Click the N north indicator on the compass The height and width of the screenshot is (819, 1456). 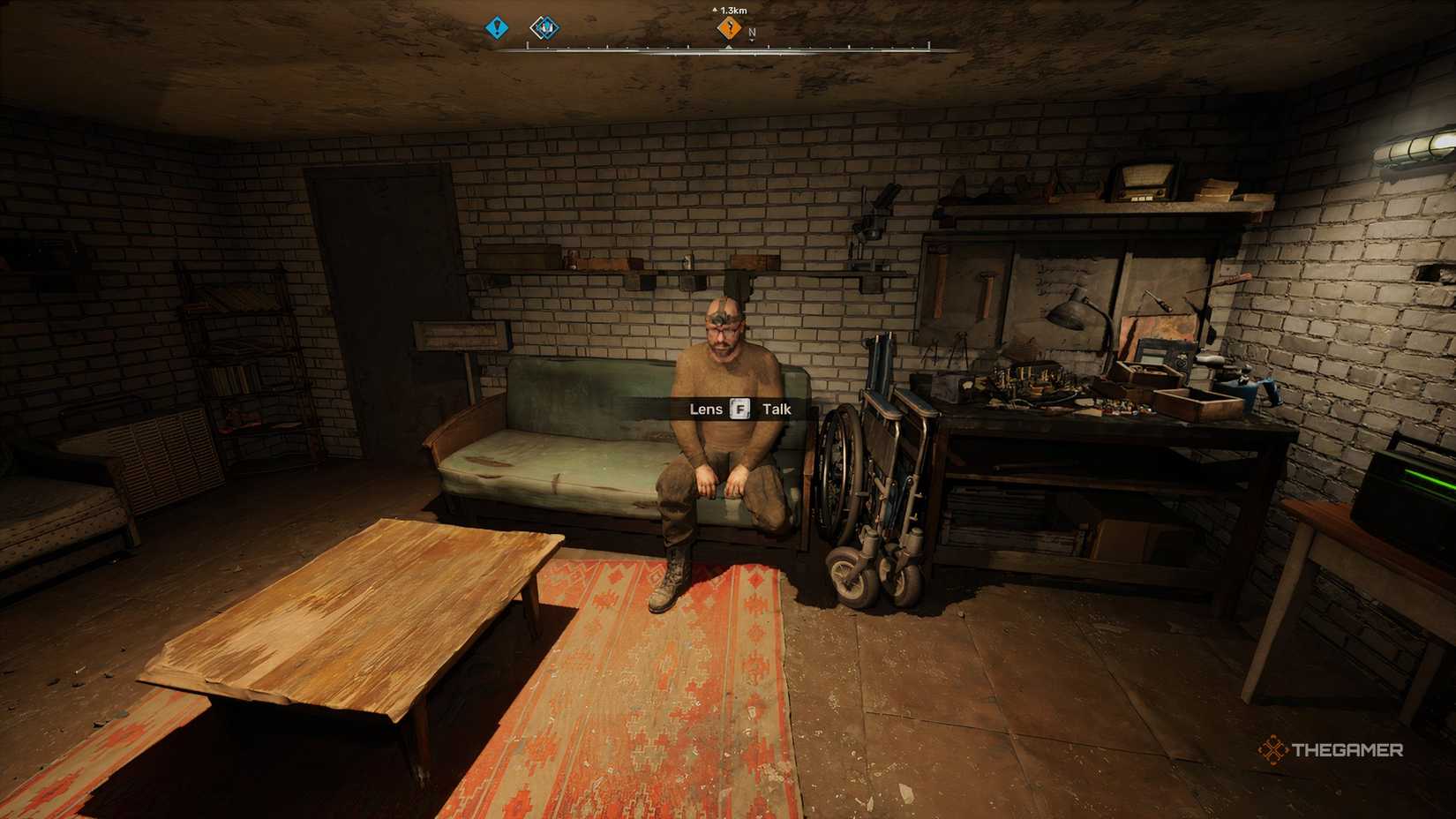coord(753,30)
